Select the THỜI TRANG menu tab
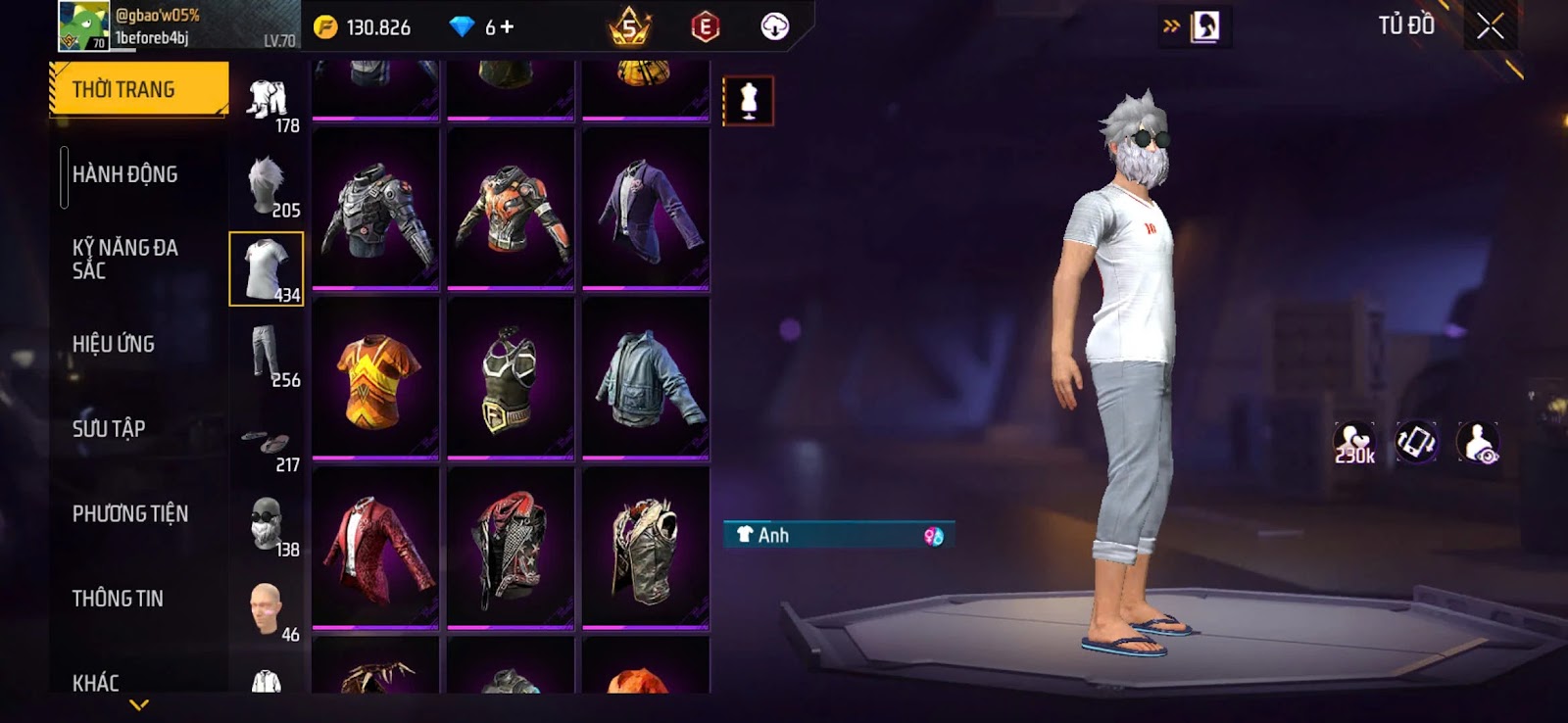Viewport: 1568px width, 723px height. tap(138, 90)
